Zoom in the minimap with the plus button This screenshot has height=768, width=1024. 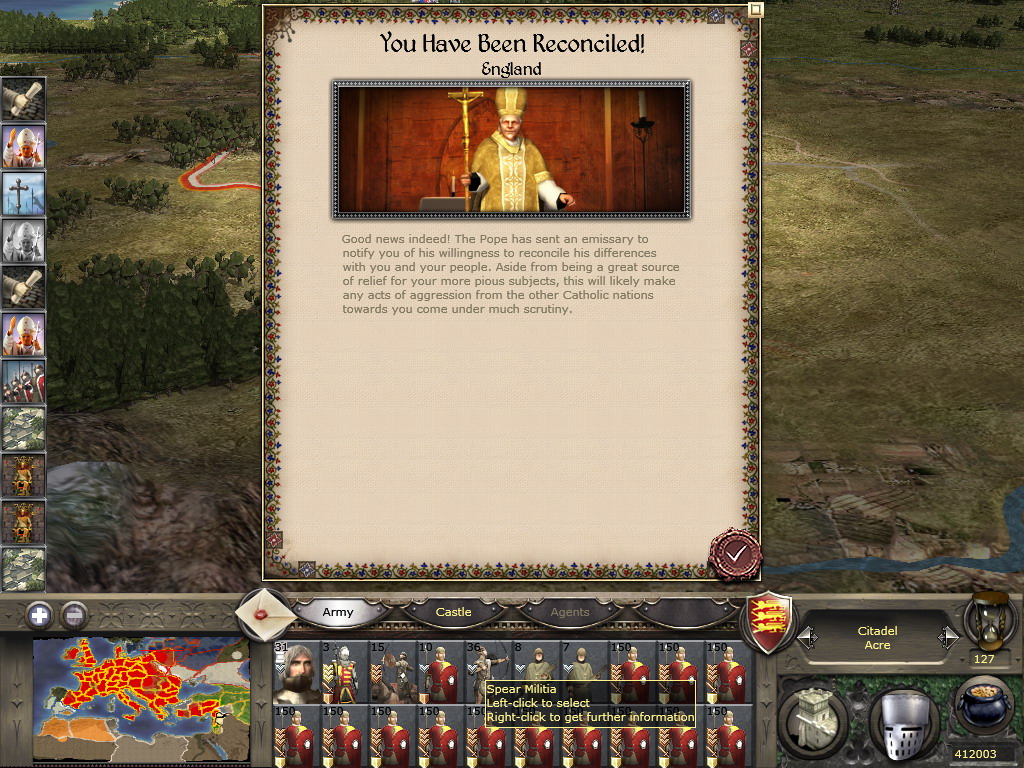pyautogui.click(x=39, y=615)
